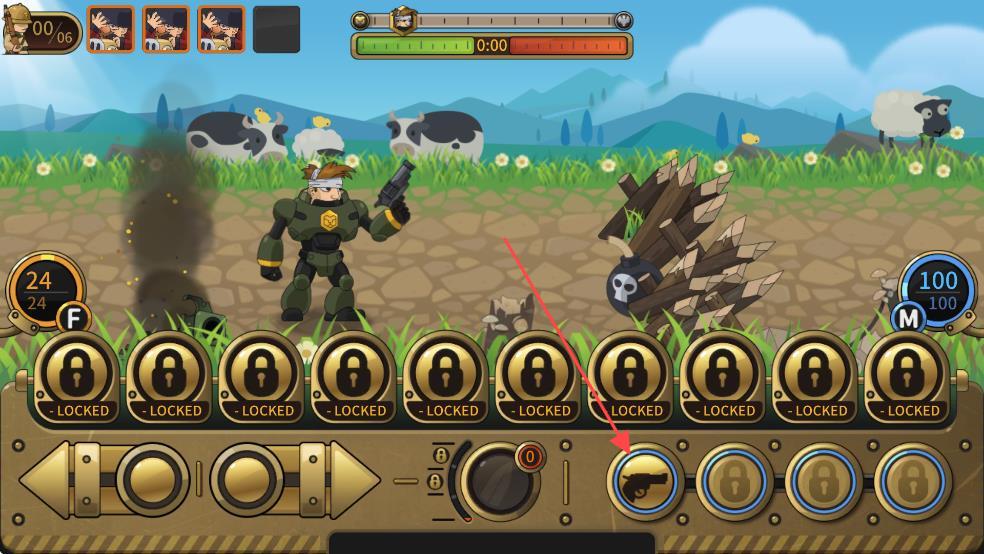This screenshot has width=984, height=554.
Task: Click the right-pointing movement arrow
Action: click(352, 479)
